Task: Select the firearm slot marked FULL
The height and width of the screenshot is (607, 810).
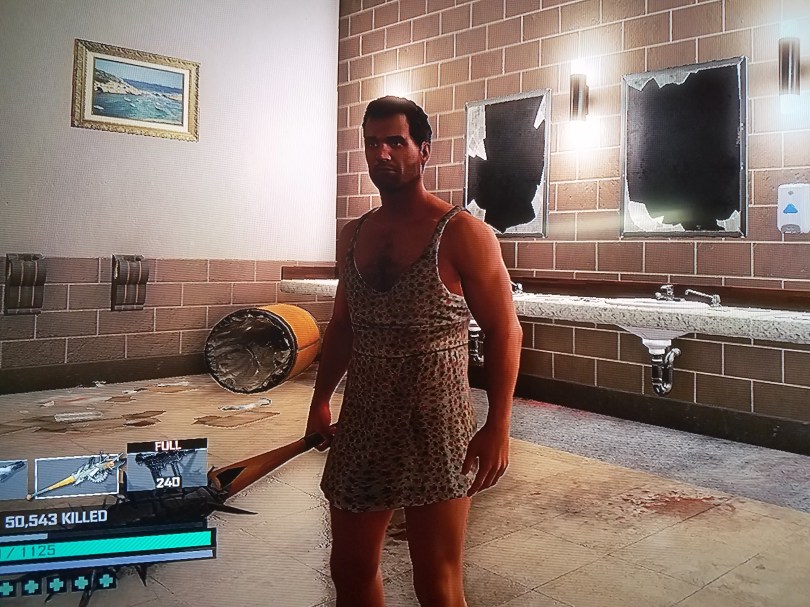Action: click(165, 467)
